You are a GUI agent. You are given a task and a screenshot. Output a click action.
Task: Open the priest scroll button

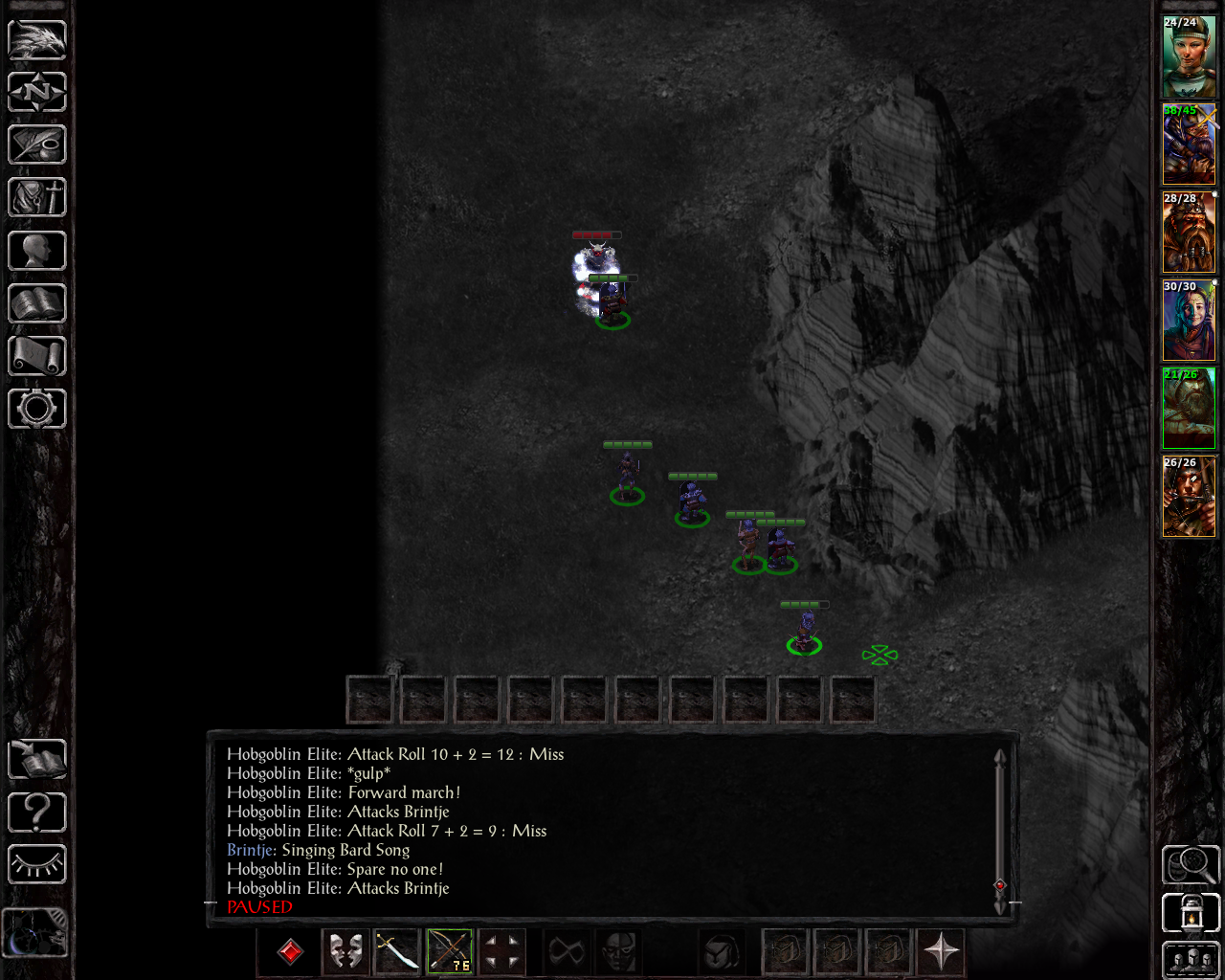click(x=37, y=356)
